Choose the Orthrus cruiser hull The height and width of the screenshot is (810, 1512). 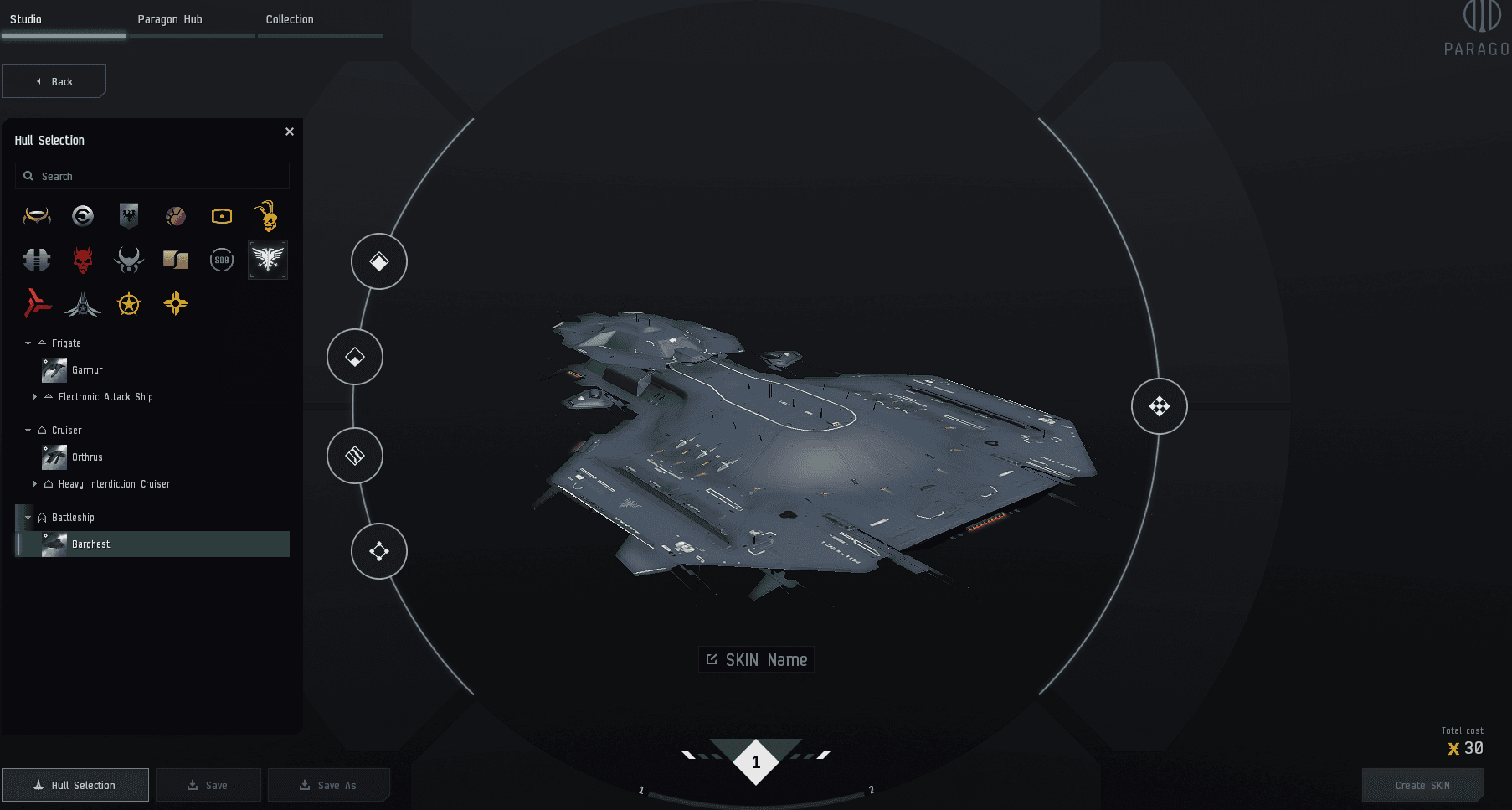point(87,457)
